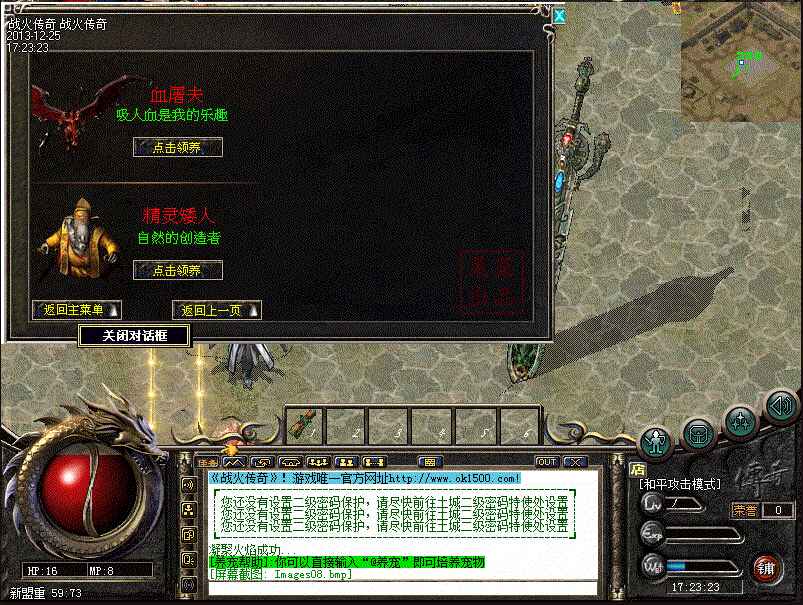Screen dimensions: 803x605
Task: Click the 关闭对话框 button
Action: [x=134, y=336]
